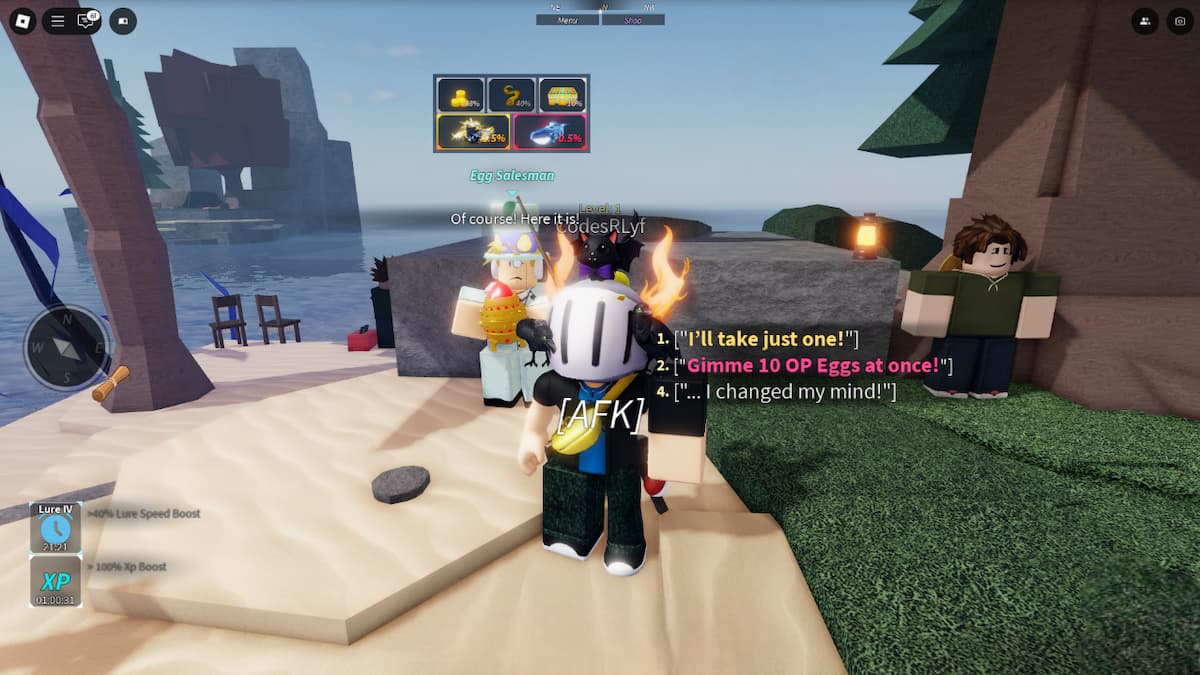This screenshot has height=675, width=1200.
Task: Click the Roblox logo button
Action: [x=21, y=20]
